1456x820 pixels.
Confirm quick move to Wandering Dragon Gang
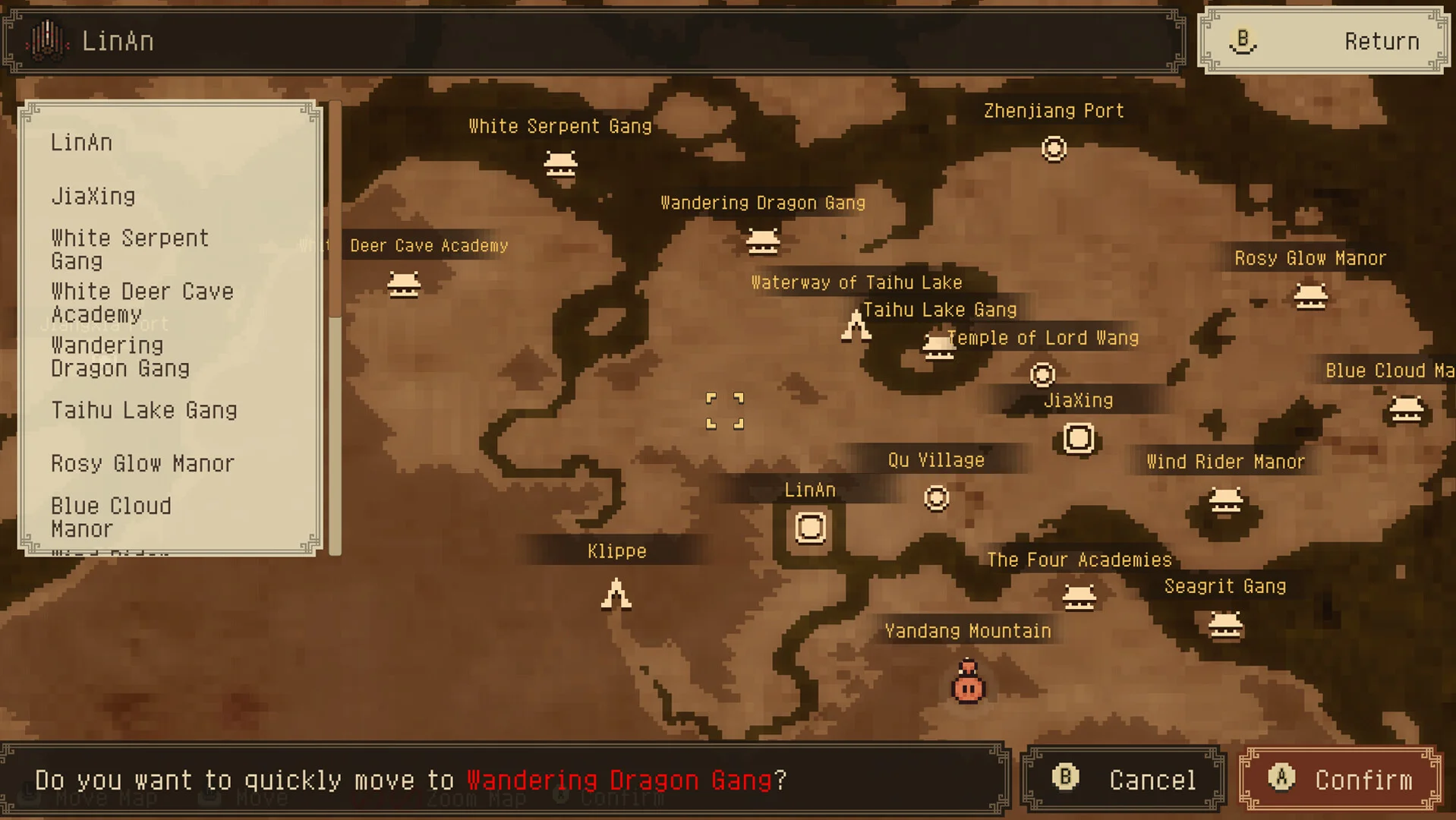[x=1341, y=779]
